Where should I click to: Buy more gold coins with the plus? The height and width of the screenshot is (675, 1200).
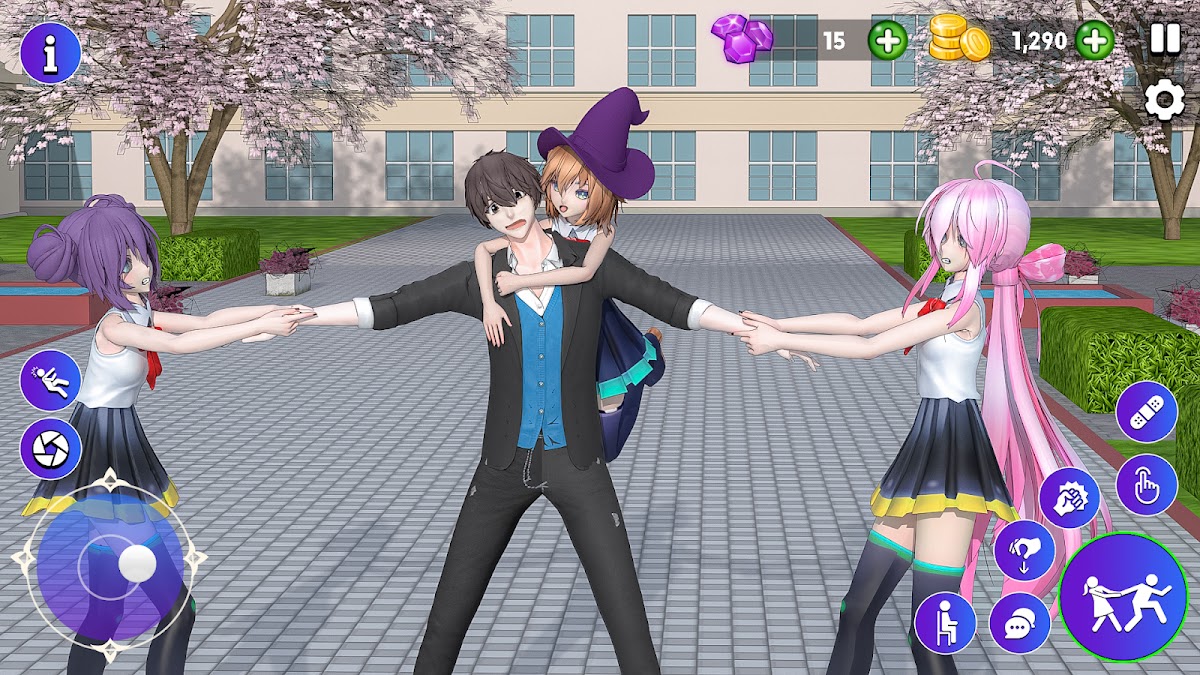(x=1095, y=41)
